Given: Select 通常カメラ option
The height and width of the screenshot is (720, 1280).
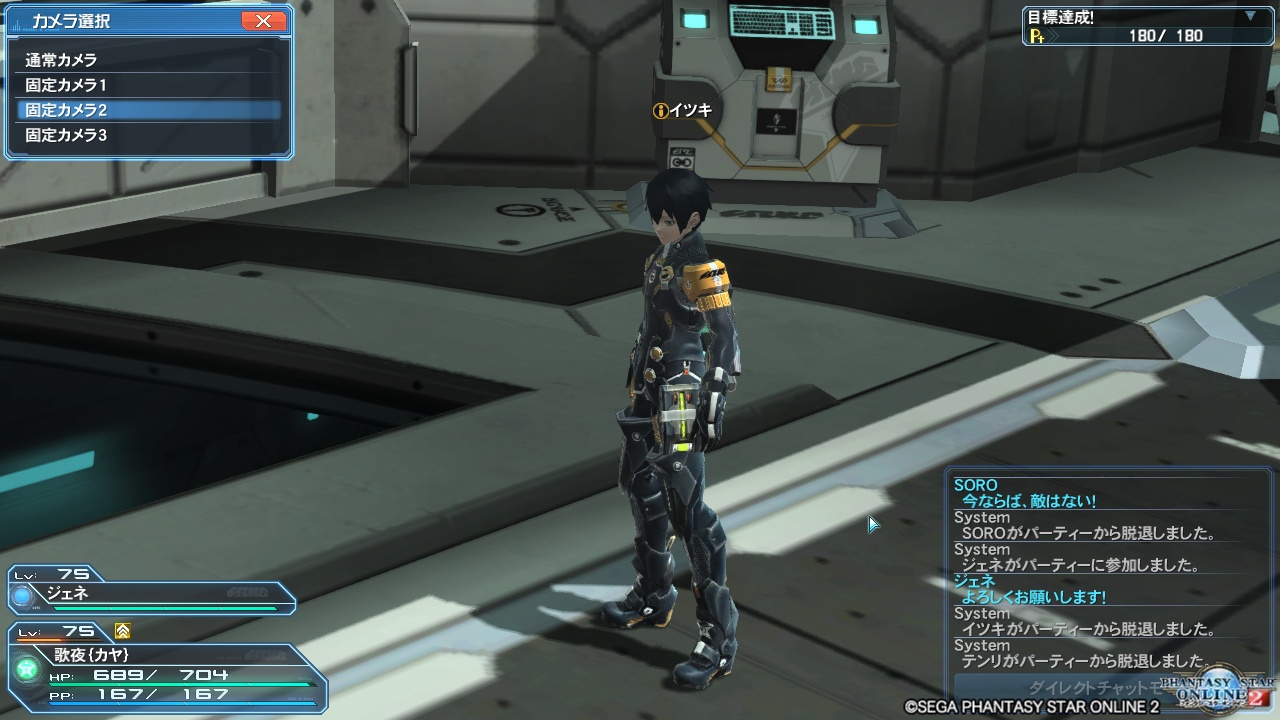Looking at the screenshot, I should (62, 60).
